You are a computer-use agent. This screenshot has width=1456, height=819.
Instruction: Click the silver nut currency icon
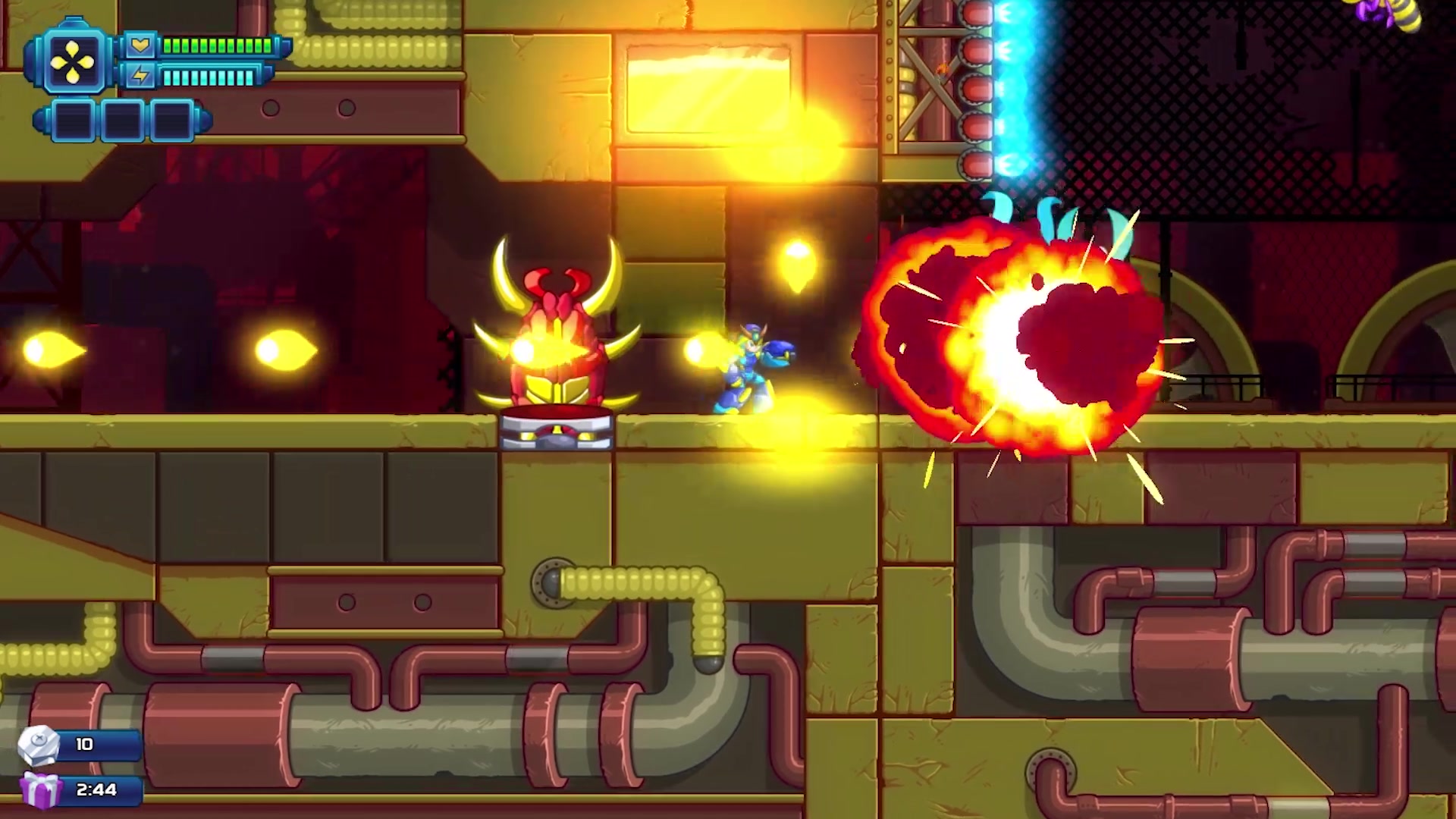38,745
